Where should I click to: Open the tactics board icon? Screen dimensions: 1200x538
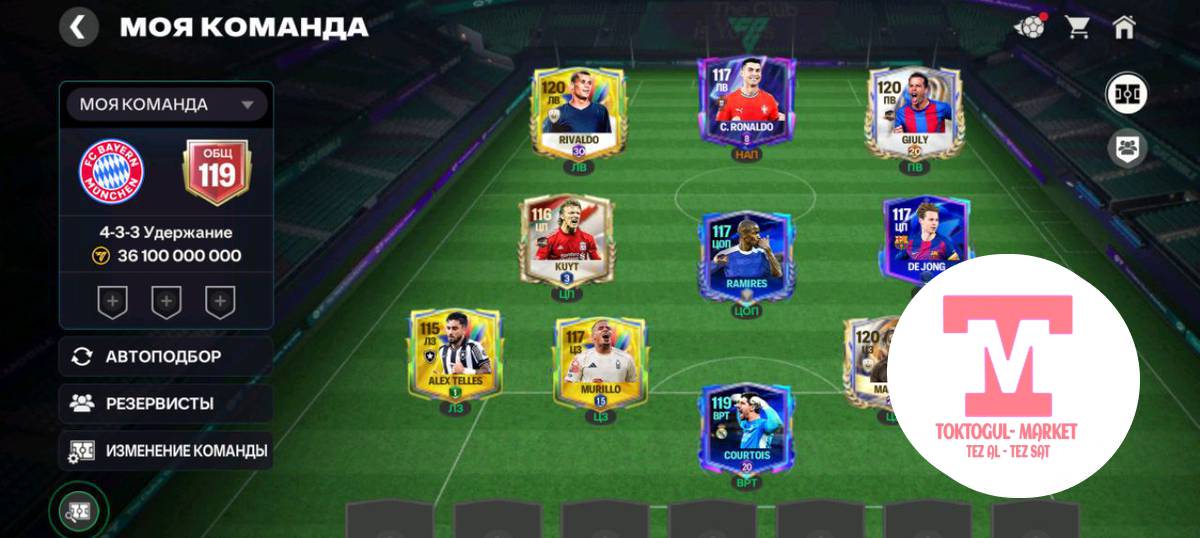click(x=78, y=510)
